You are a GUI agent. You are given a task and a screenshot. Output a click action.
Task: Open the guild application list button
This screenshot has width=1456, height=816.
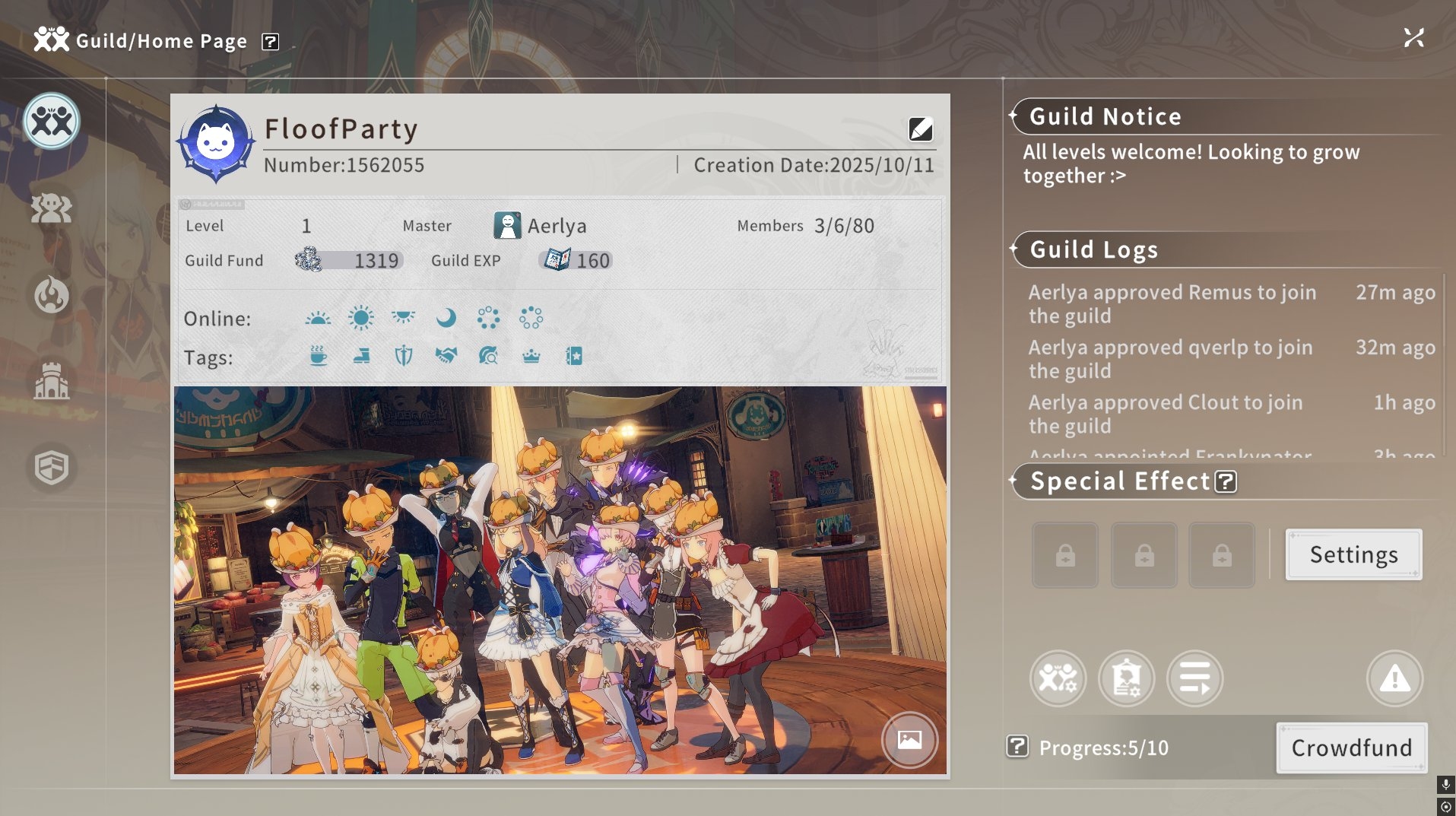pyautogui.click(x=1126, y=678)
